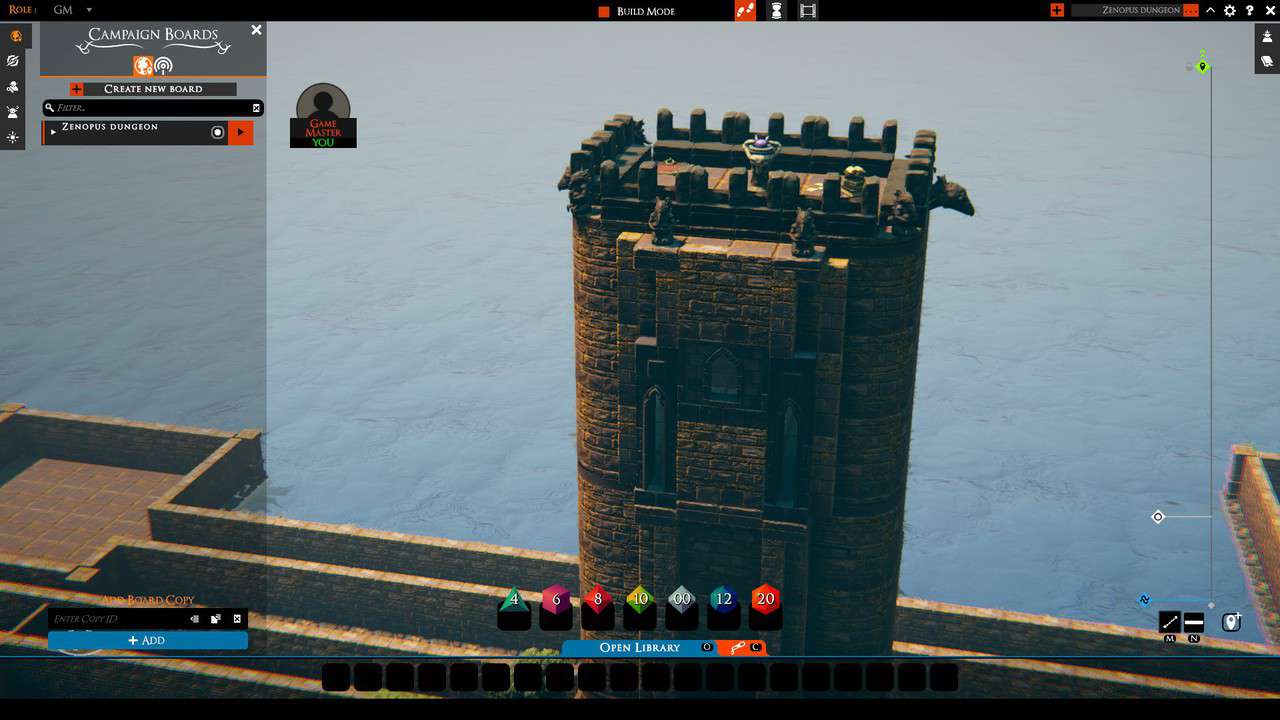Toggle recording on Zenopus dungeon board

point(217,131)
